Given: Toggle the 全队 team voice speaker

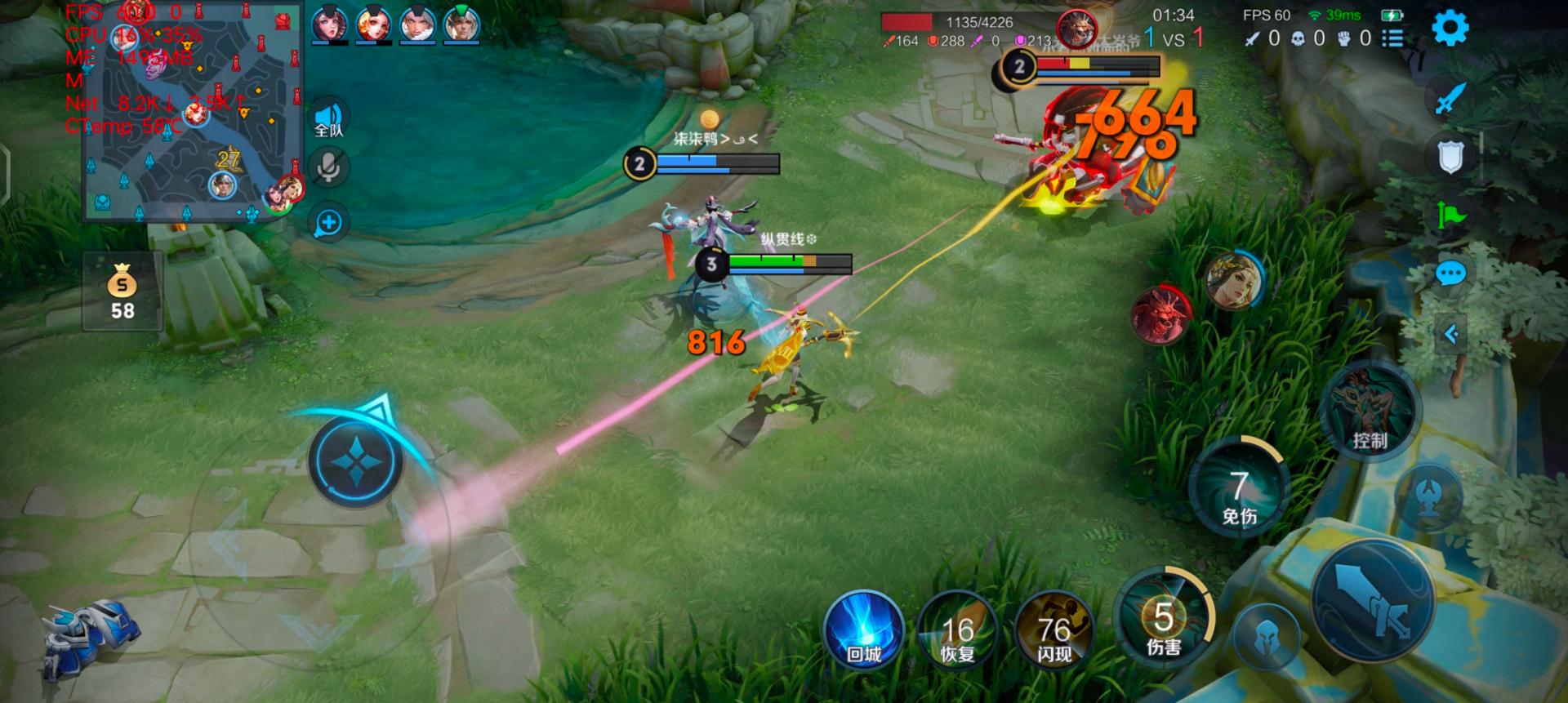Looking at the screenshot, I should (329, 119).
